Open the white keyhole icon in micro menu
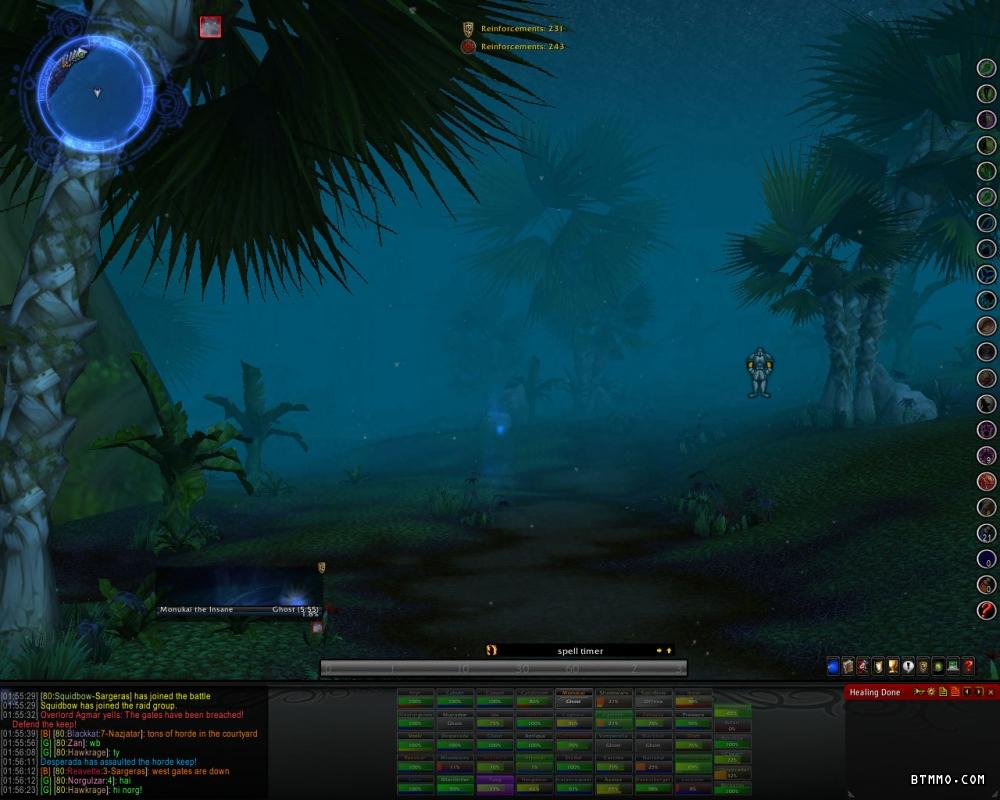The width and height of the screenshot is (1000, 800). (x=908, y=666)
